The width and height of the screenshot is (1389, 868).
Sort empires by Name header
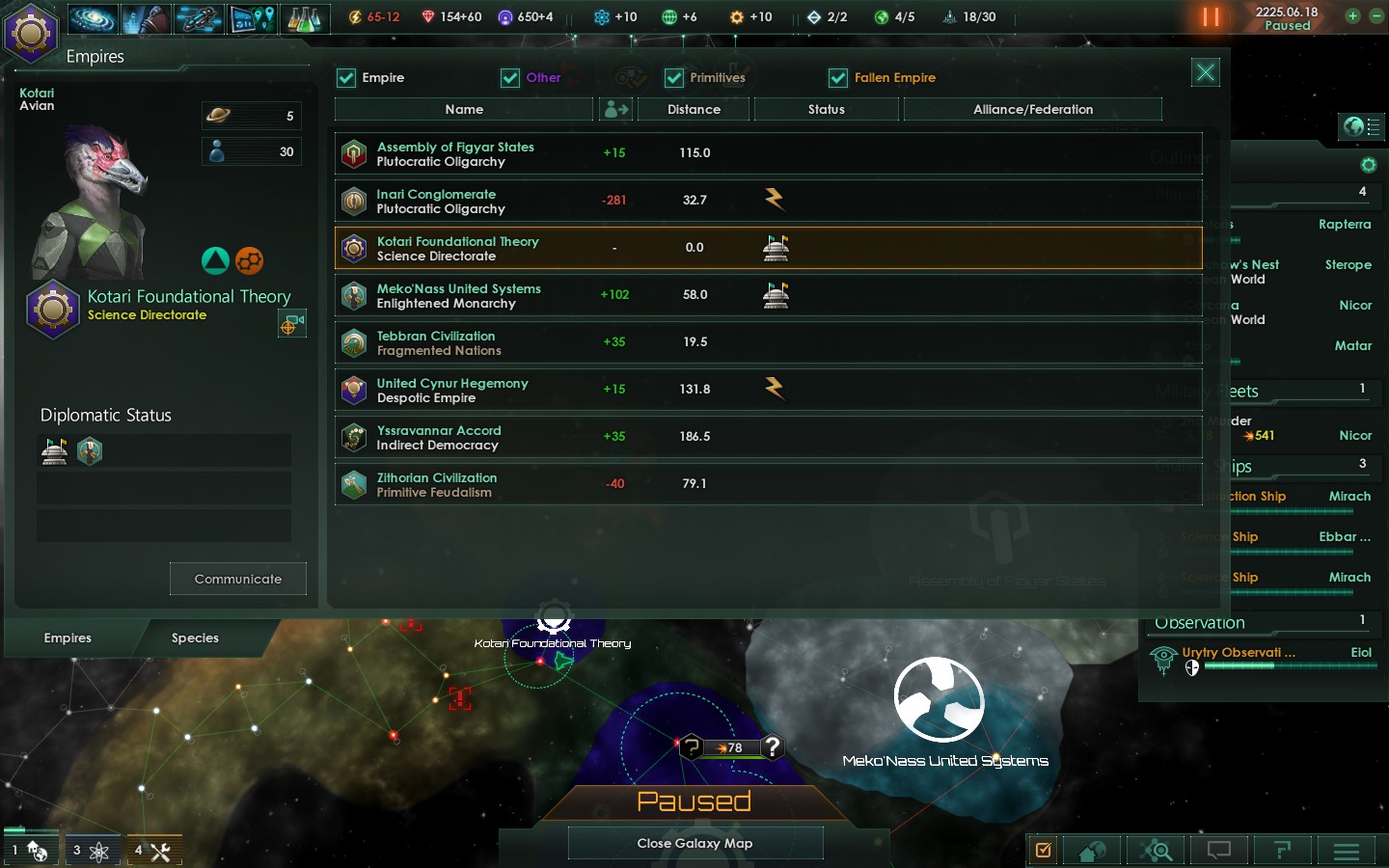click(x=464, y=110)
